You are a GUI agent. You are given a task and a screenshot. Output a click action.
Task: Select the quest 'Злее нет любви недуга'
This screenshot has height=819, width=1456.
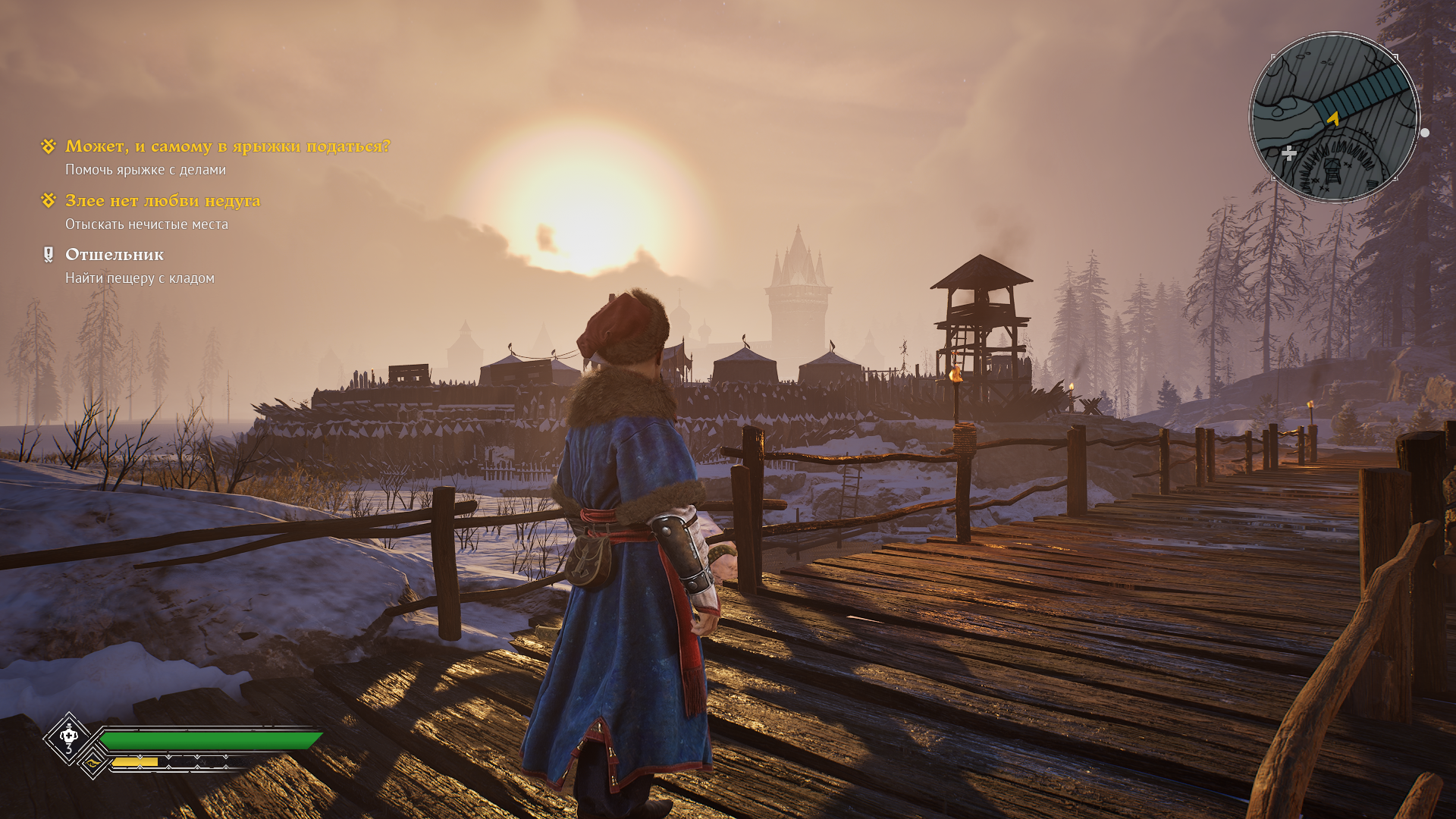(x=162, y=201)
